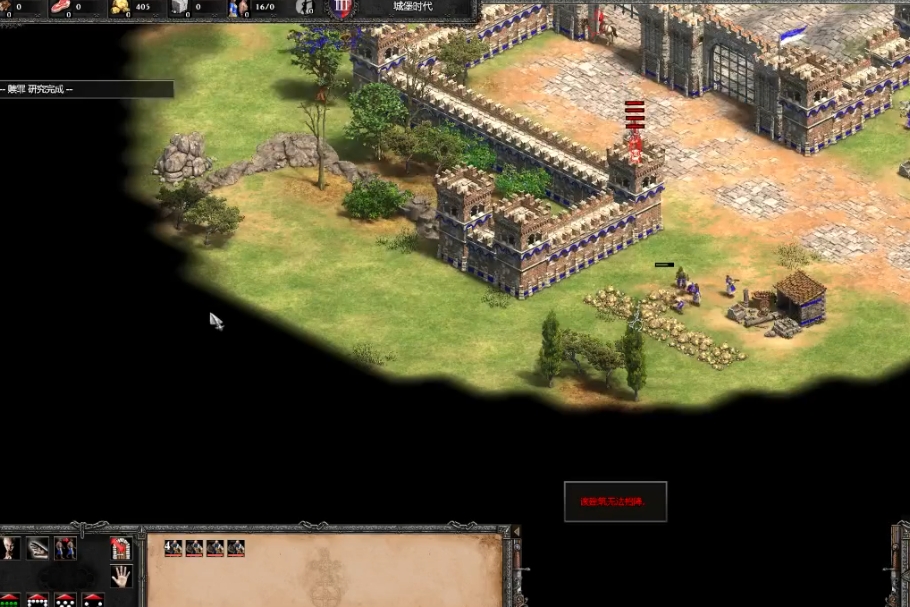Image resolution: width=910 pixels, height=607 pixels.
Task: Select the idle villager button in top bar
Action: click(x=304, y=7)
